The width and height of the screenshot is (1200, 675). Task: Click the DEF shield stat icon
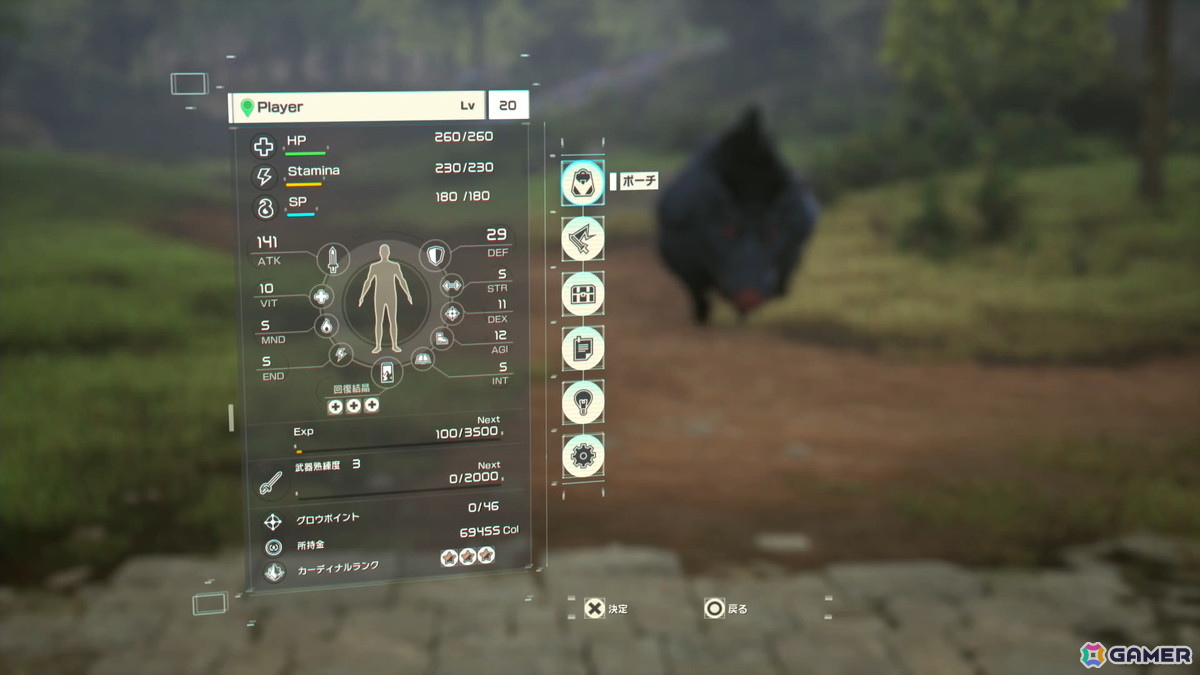click(x=435, y=257)
